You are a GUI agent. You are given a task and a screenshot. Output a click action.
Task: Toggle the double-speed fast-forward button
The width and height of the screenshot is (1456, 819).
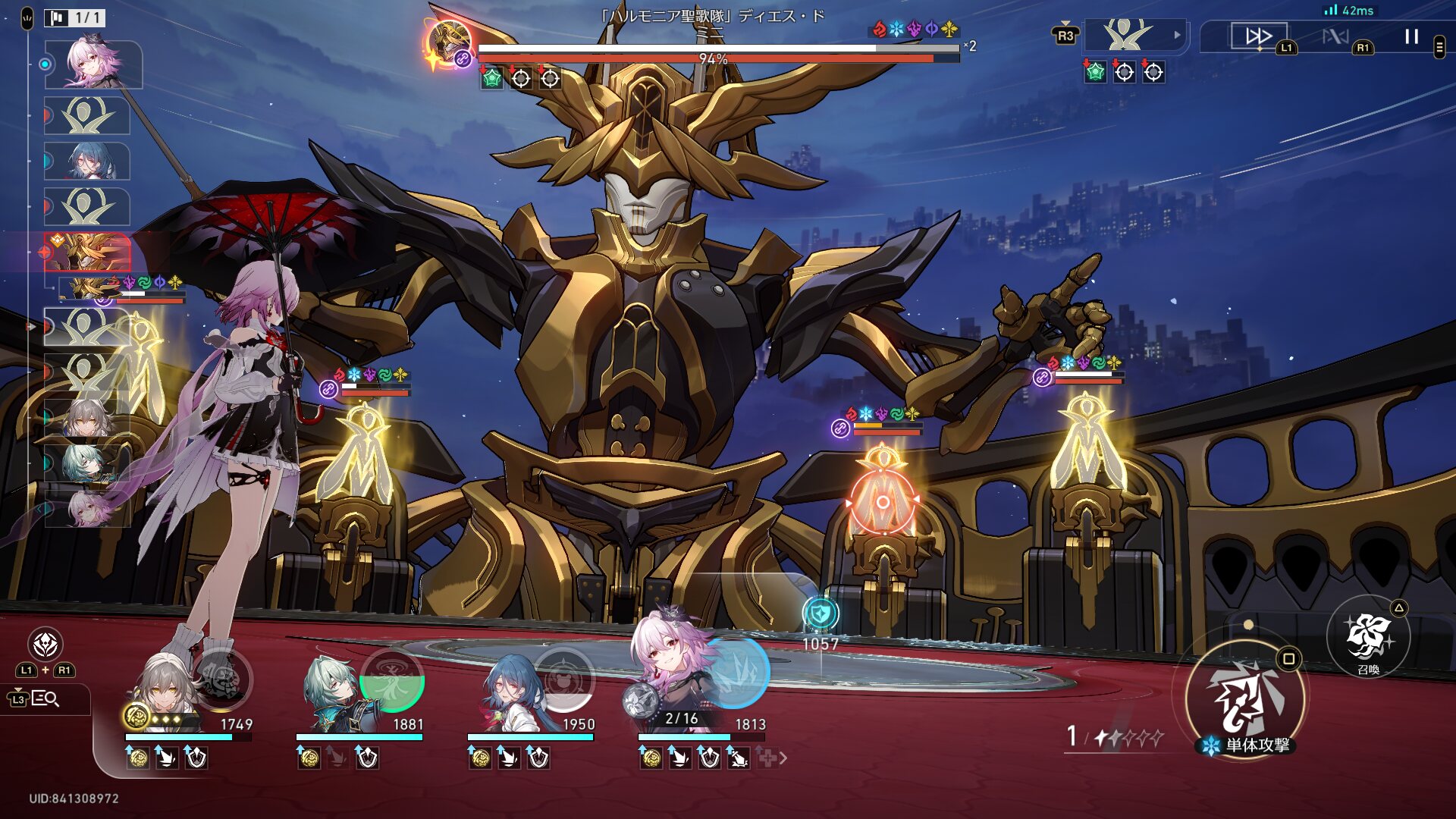coord(1259,36)
